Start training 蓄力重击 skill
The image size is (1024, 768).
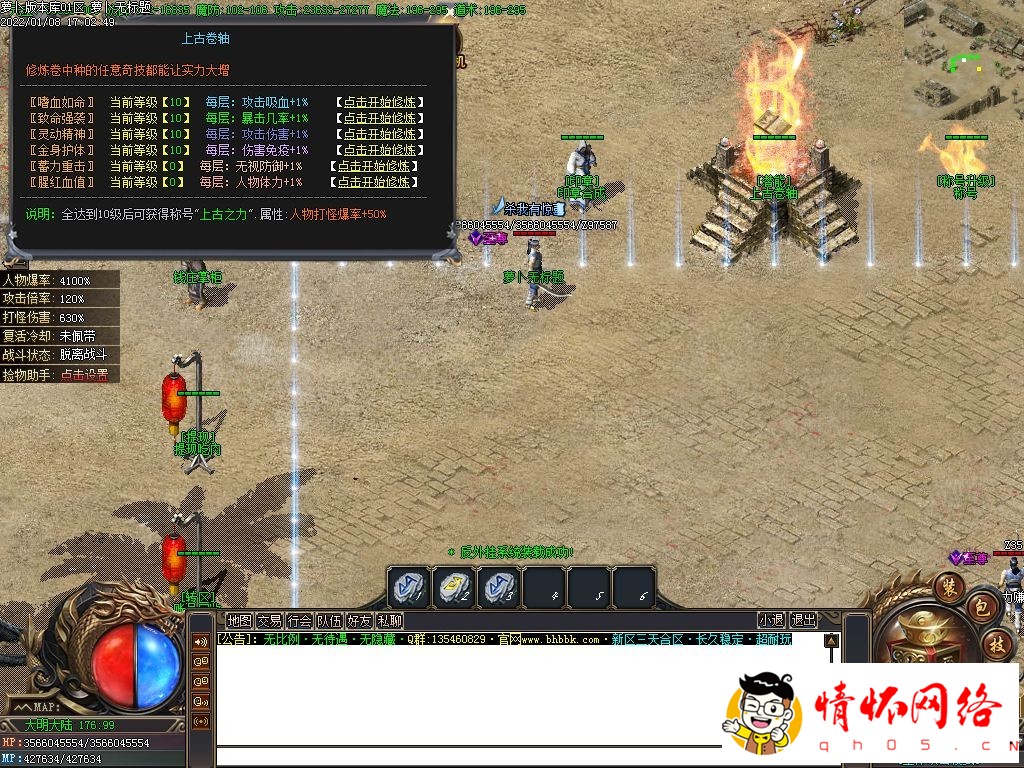[374, 166]
